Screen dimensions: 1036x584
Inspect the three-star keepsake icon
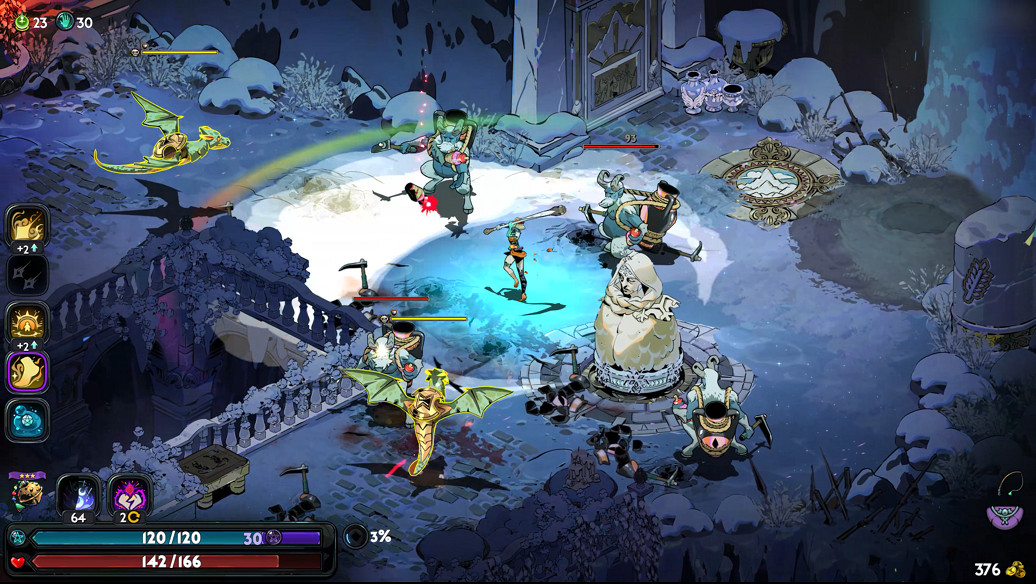point(27,493)
